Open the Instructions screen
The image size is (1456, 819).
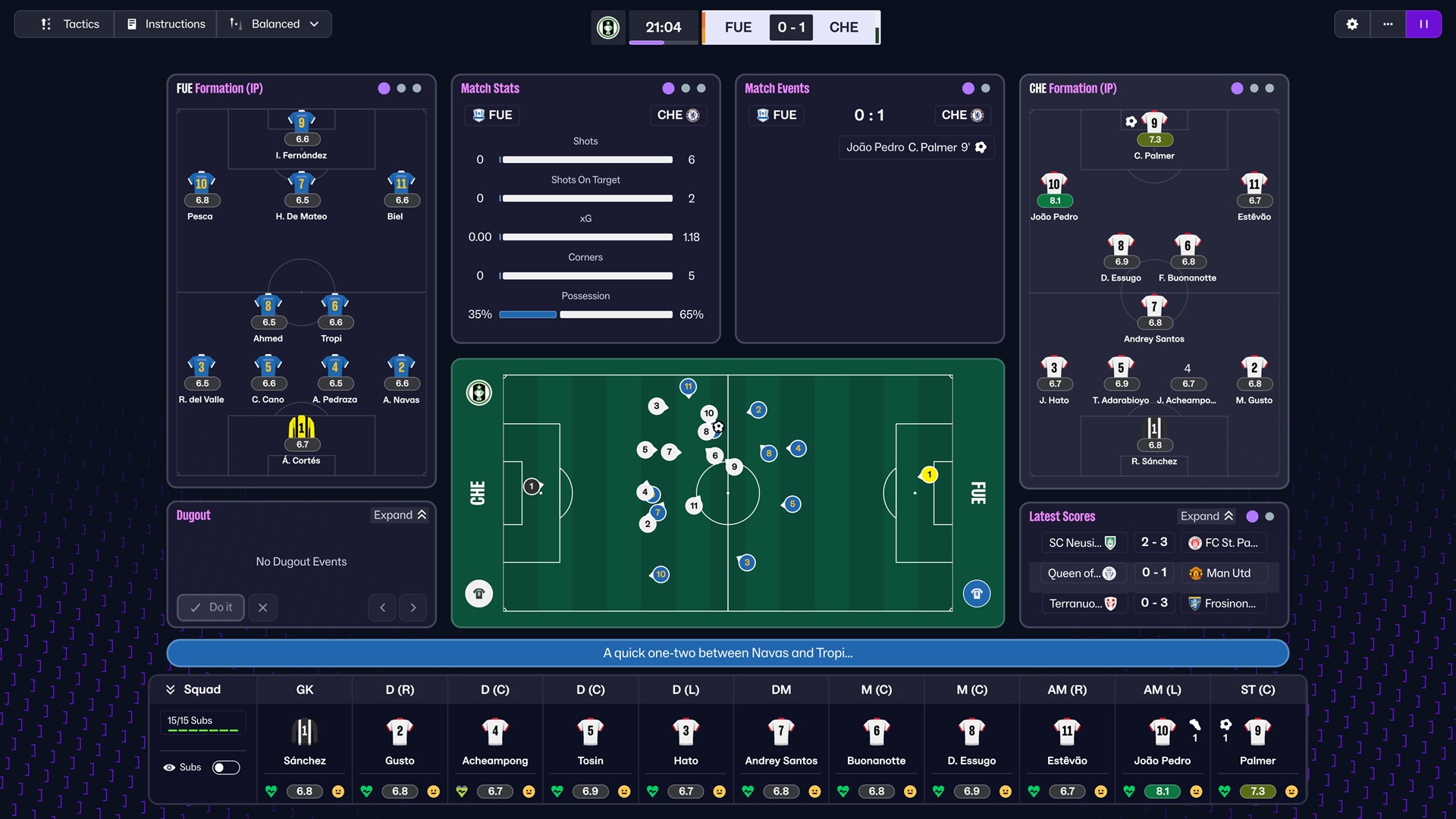coord(165,24)
